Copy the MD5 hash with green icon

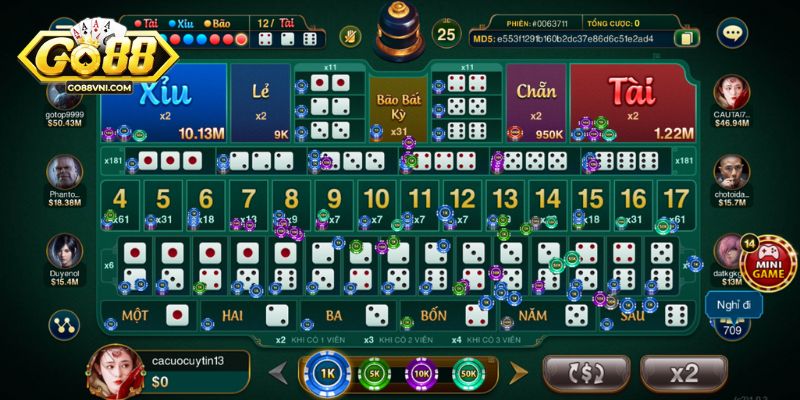pos(687,38)
